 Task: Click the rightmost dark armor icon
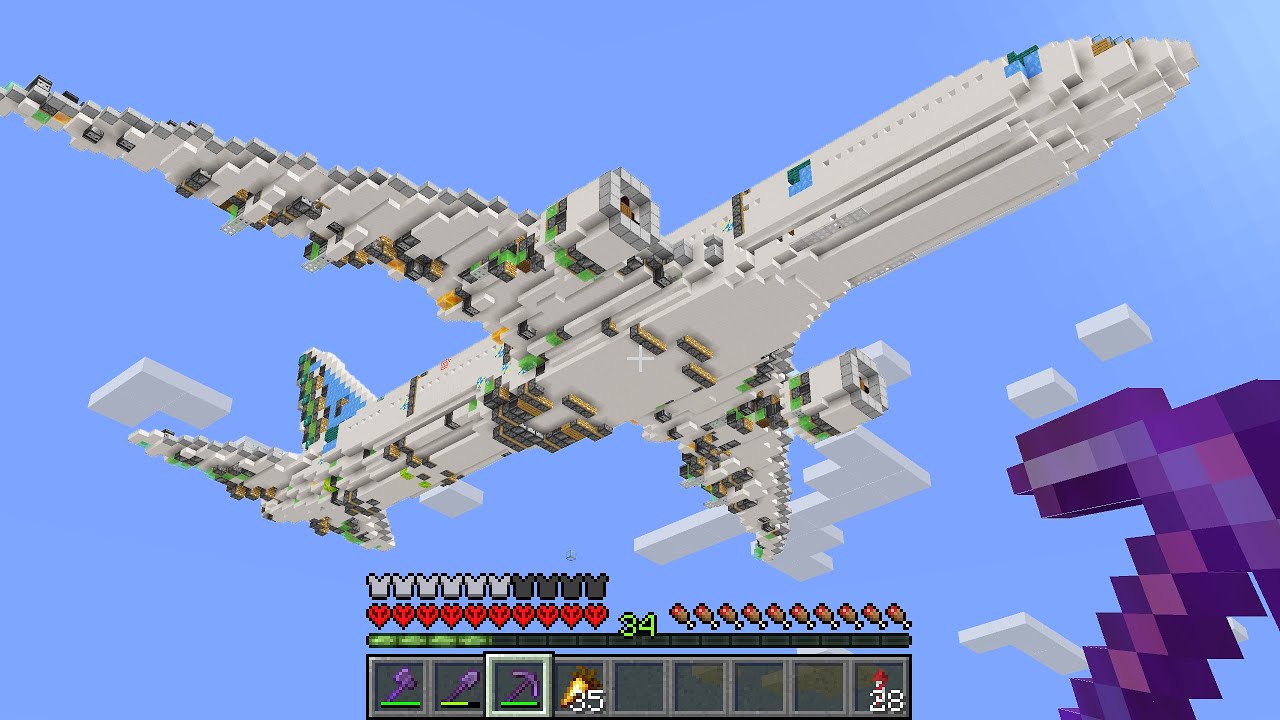click(x=598, y=584)
